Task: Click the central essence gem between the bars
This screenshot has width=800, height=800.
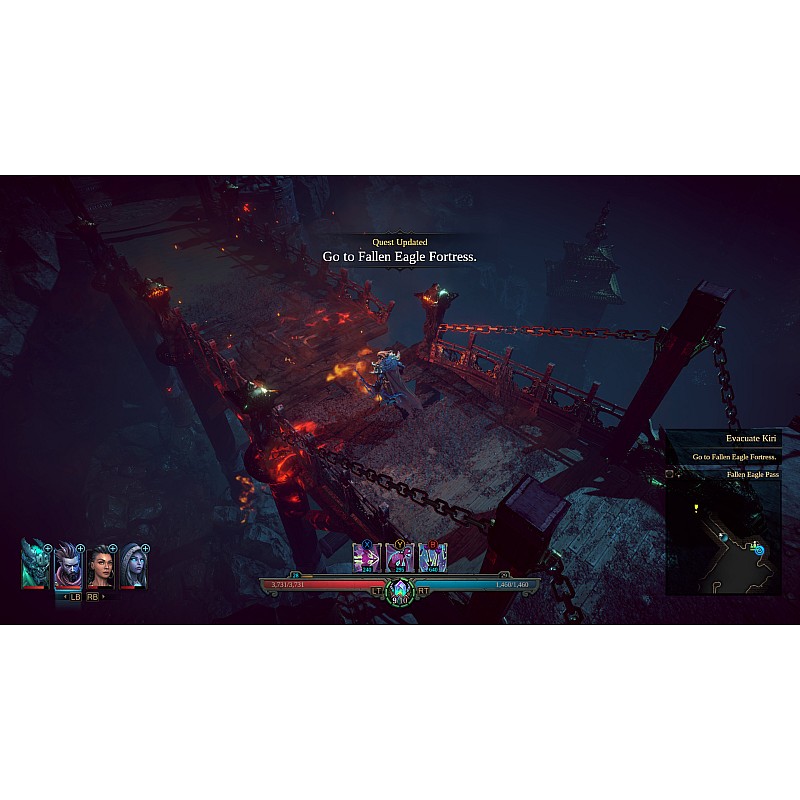Action: pos(400,589)
